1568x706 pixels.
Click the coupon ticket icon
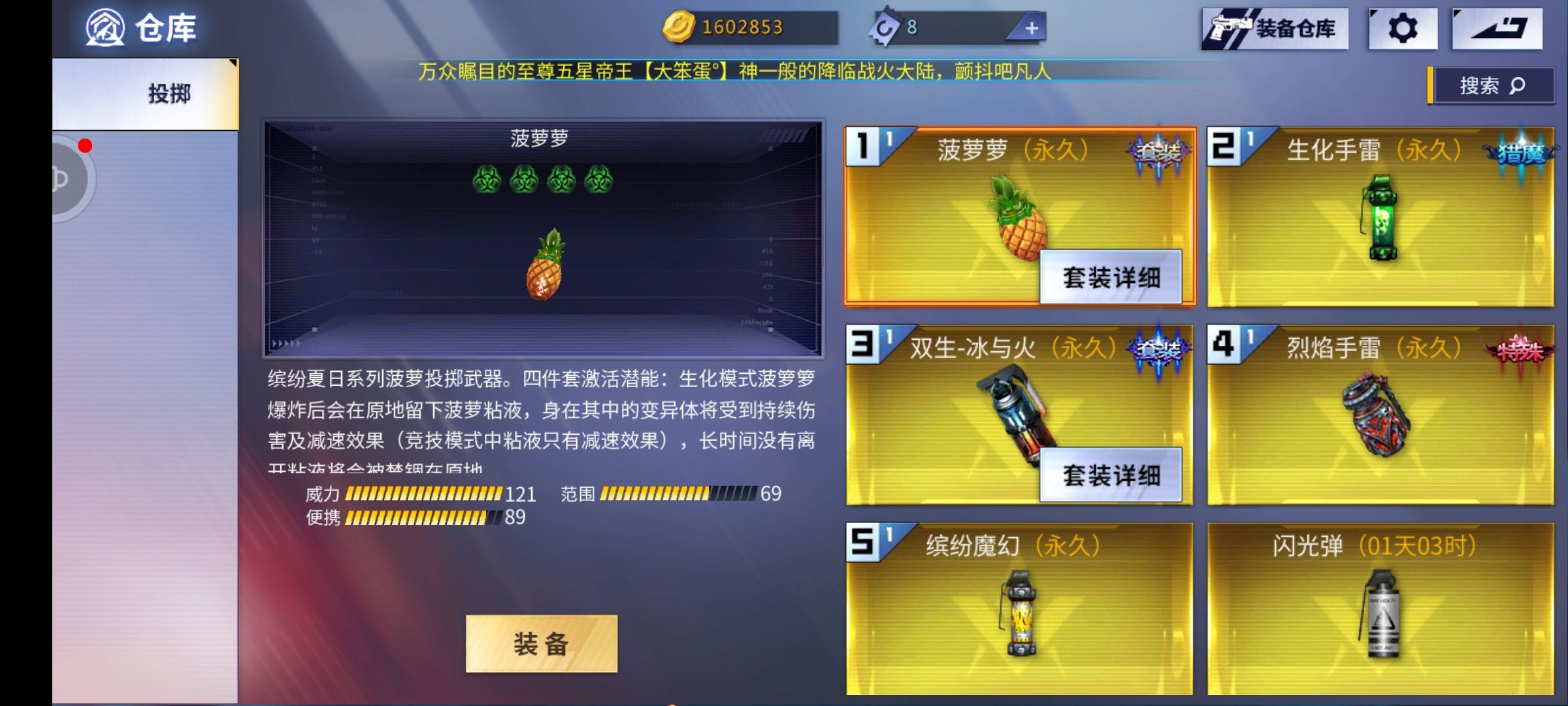coord(885,26)
